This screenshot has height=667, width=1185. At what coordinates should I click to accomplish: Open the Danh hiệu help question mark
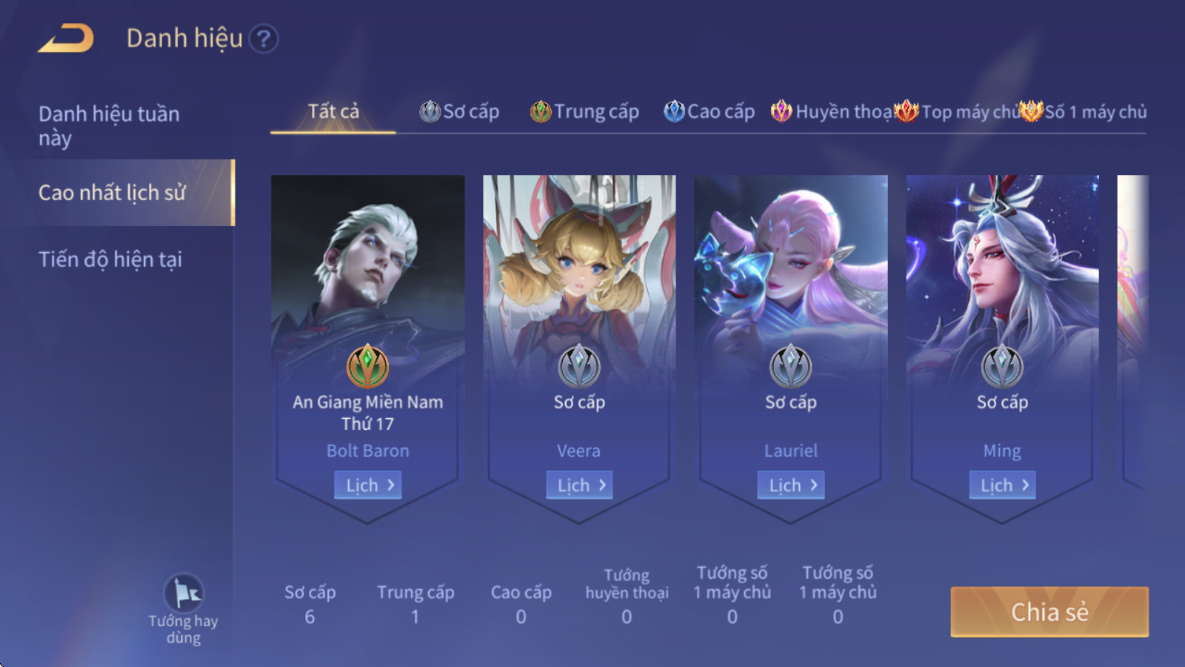(x=263, y=39)
